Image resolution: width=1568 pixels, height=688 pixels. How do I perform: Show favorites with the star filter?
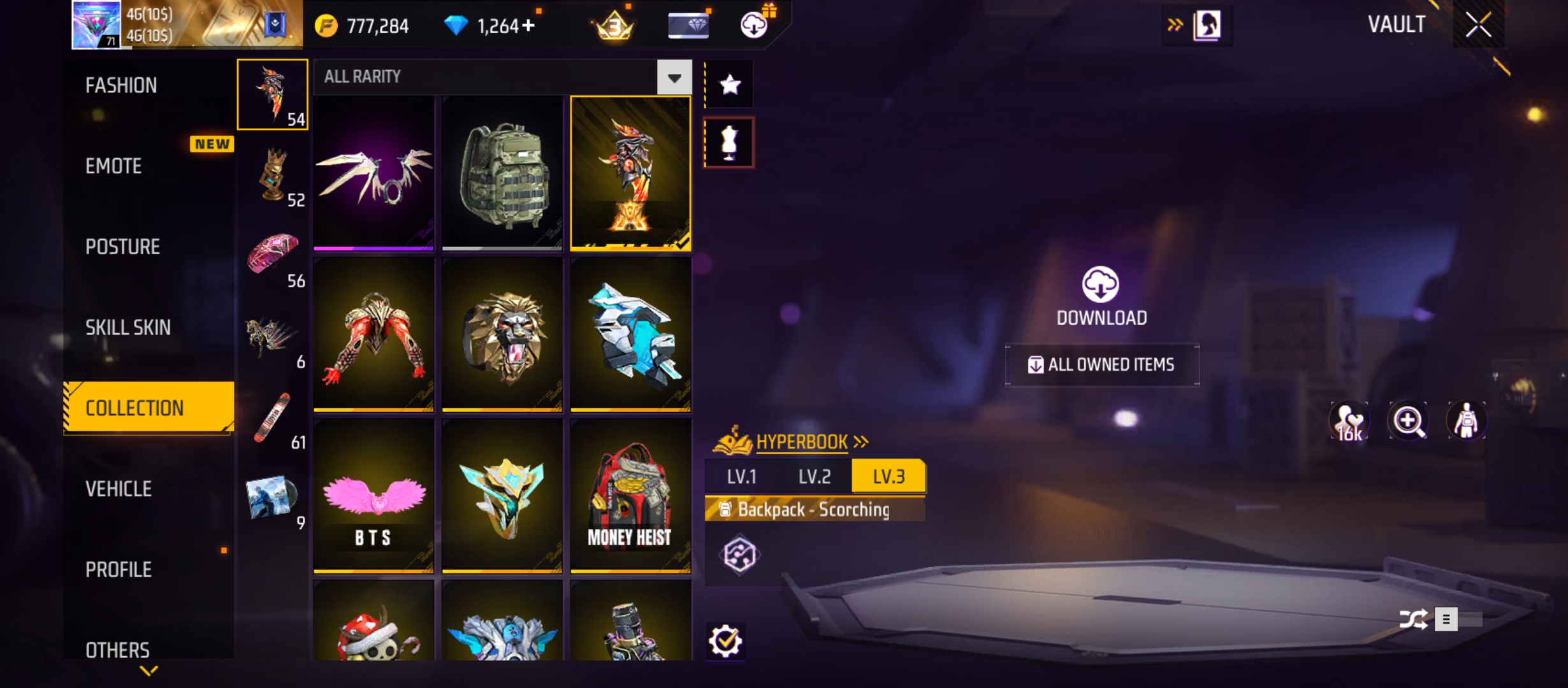[x=729, y=85]
